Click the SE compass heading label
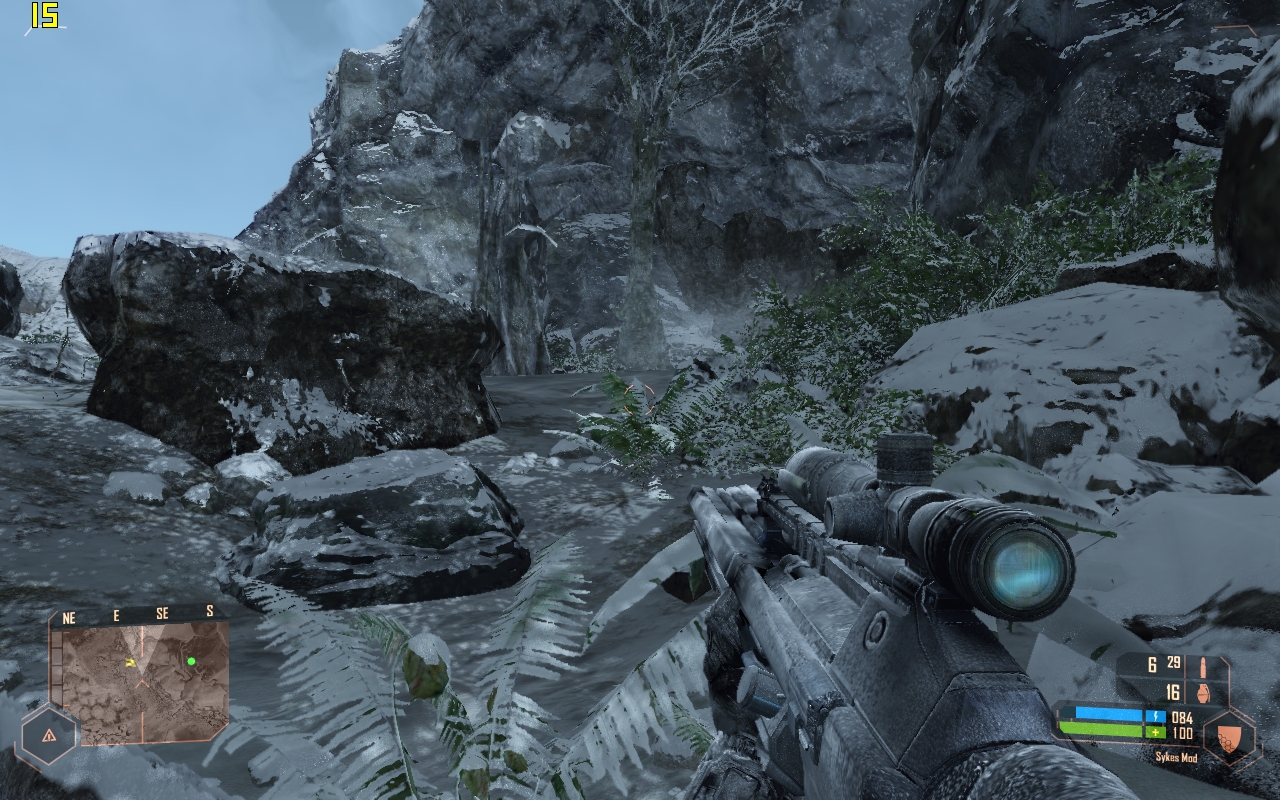The height and width of the screenshot is (800, 1280). [162, 614]
